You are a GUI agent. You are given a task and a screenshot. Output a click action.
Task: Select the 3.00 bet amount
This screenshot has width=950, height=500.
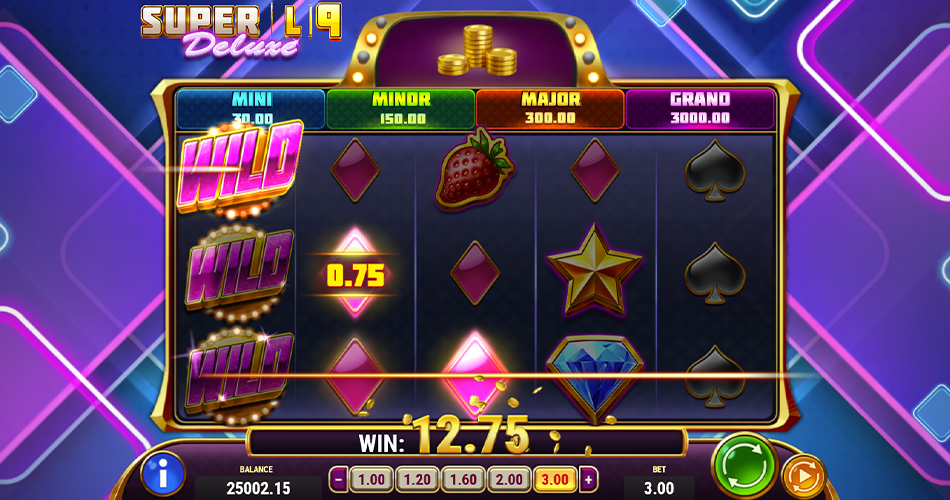coord(554,479)
